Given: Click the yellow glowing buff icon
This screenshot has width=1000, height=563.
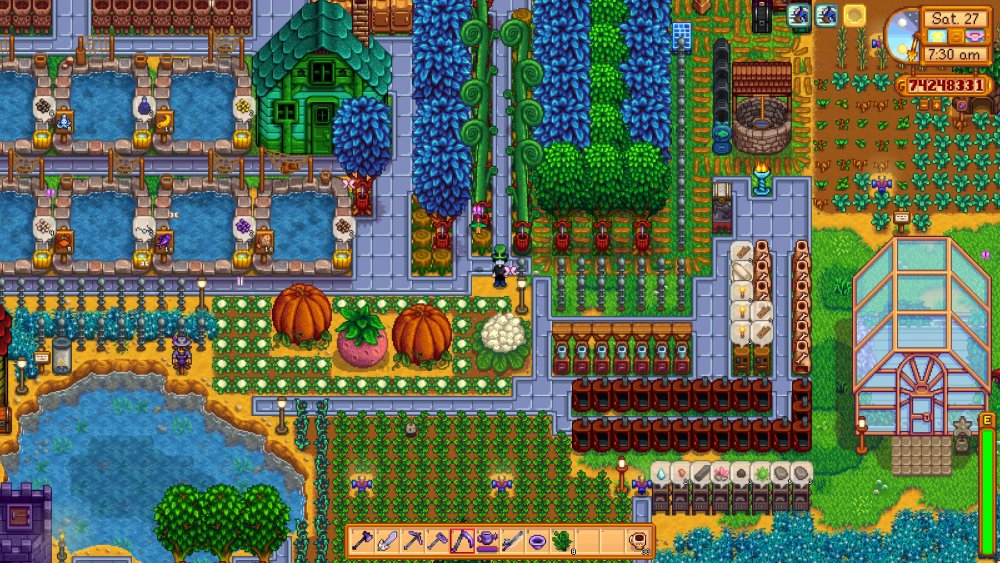Looking at the screenshot, I should tap(855, 15).
